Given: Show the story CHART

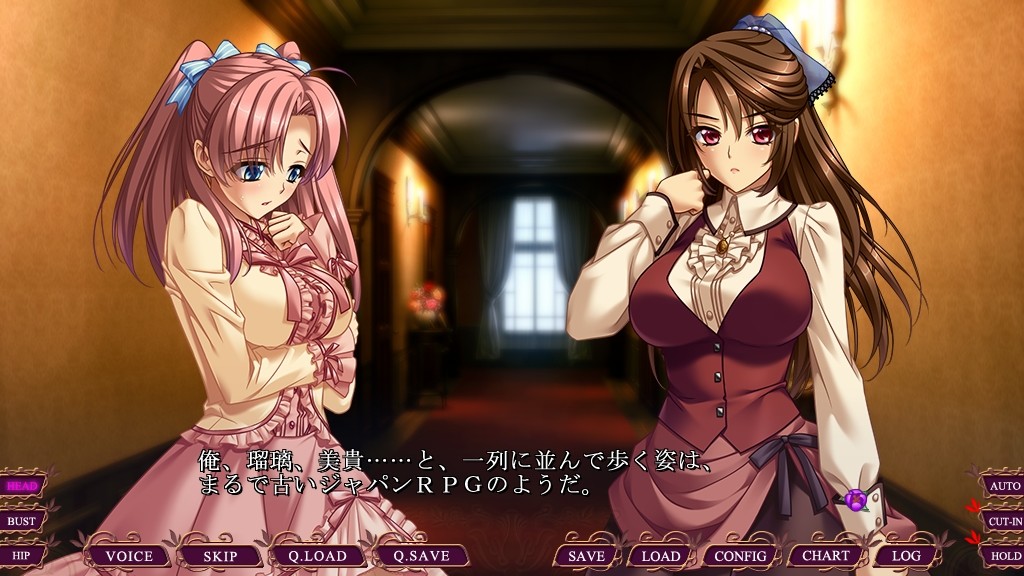Looking at the screenshot, I should 826,556.
